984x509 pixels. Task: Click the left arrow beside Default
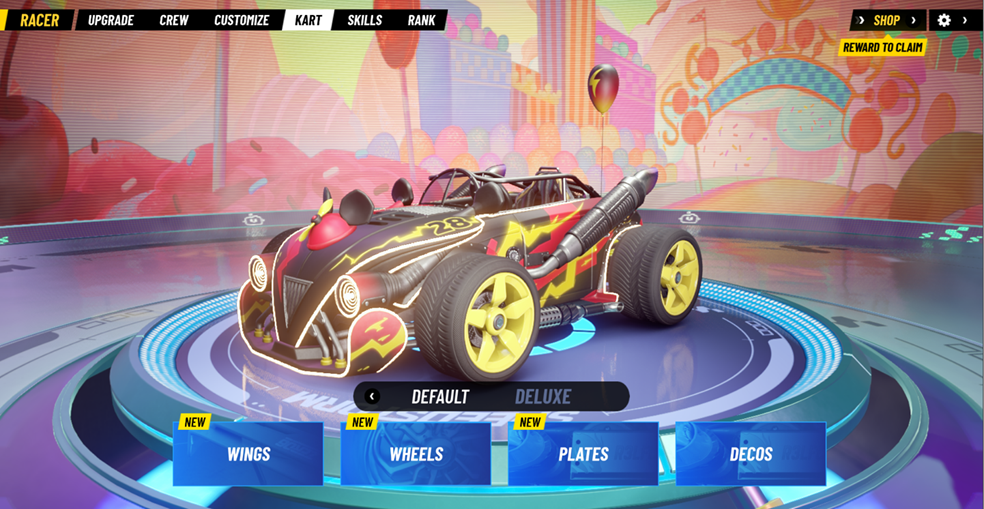pos(372,396)
